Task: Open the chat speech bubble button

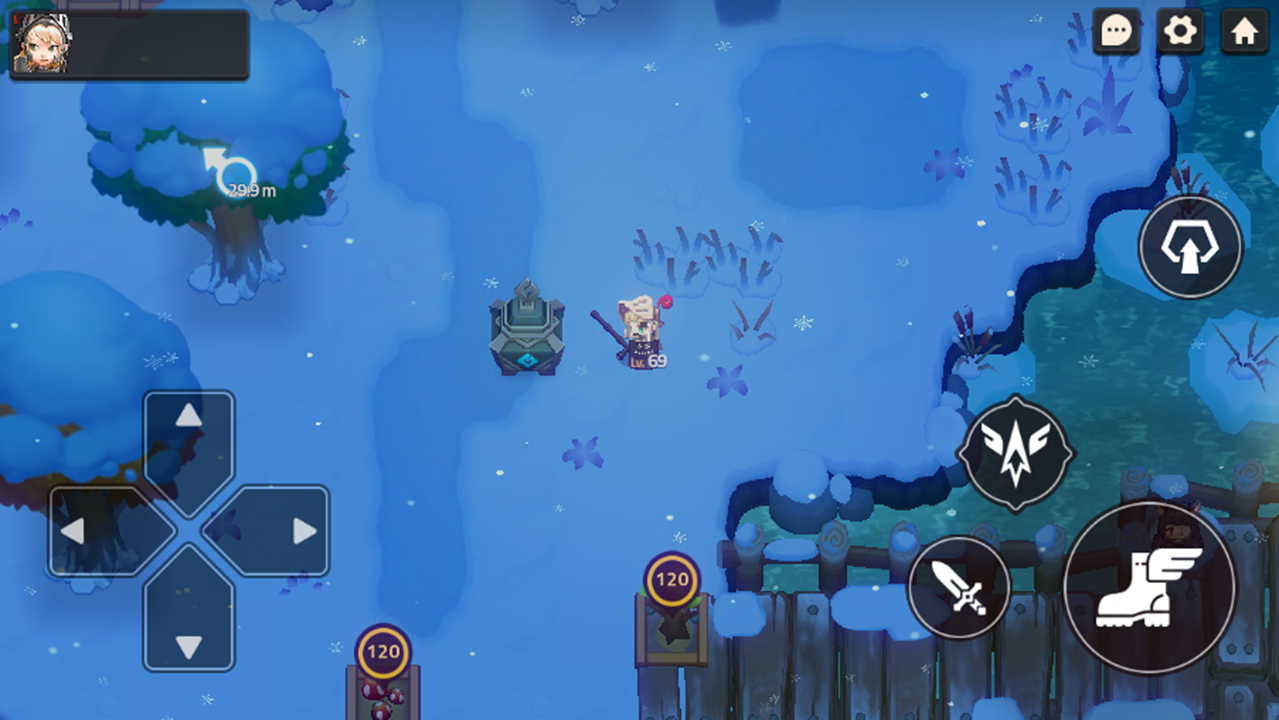Action: coord(1116,32)
